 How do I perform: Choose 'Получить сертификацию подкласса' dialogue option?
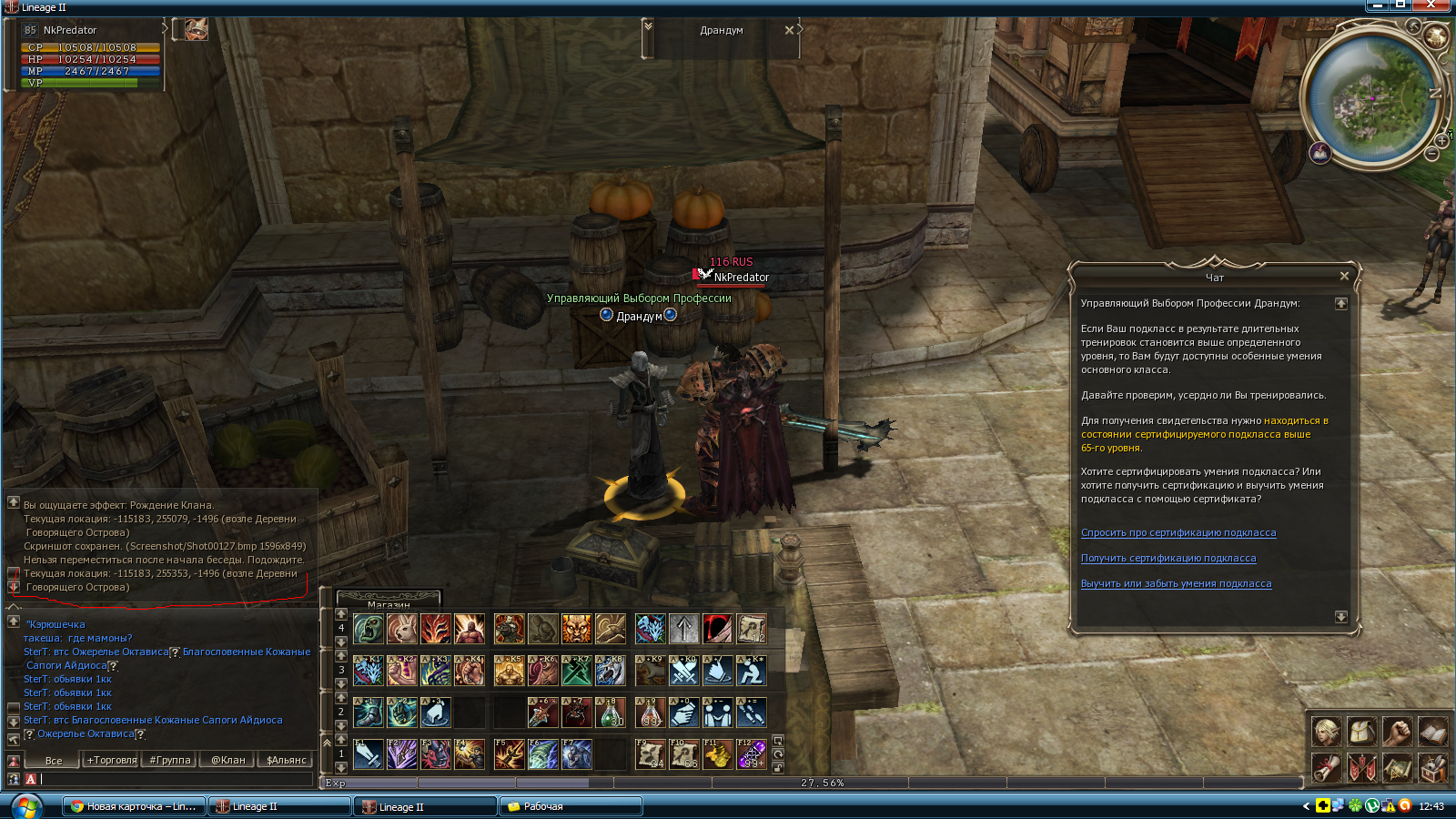1168,559
